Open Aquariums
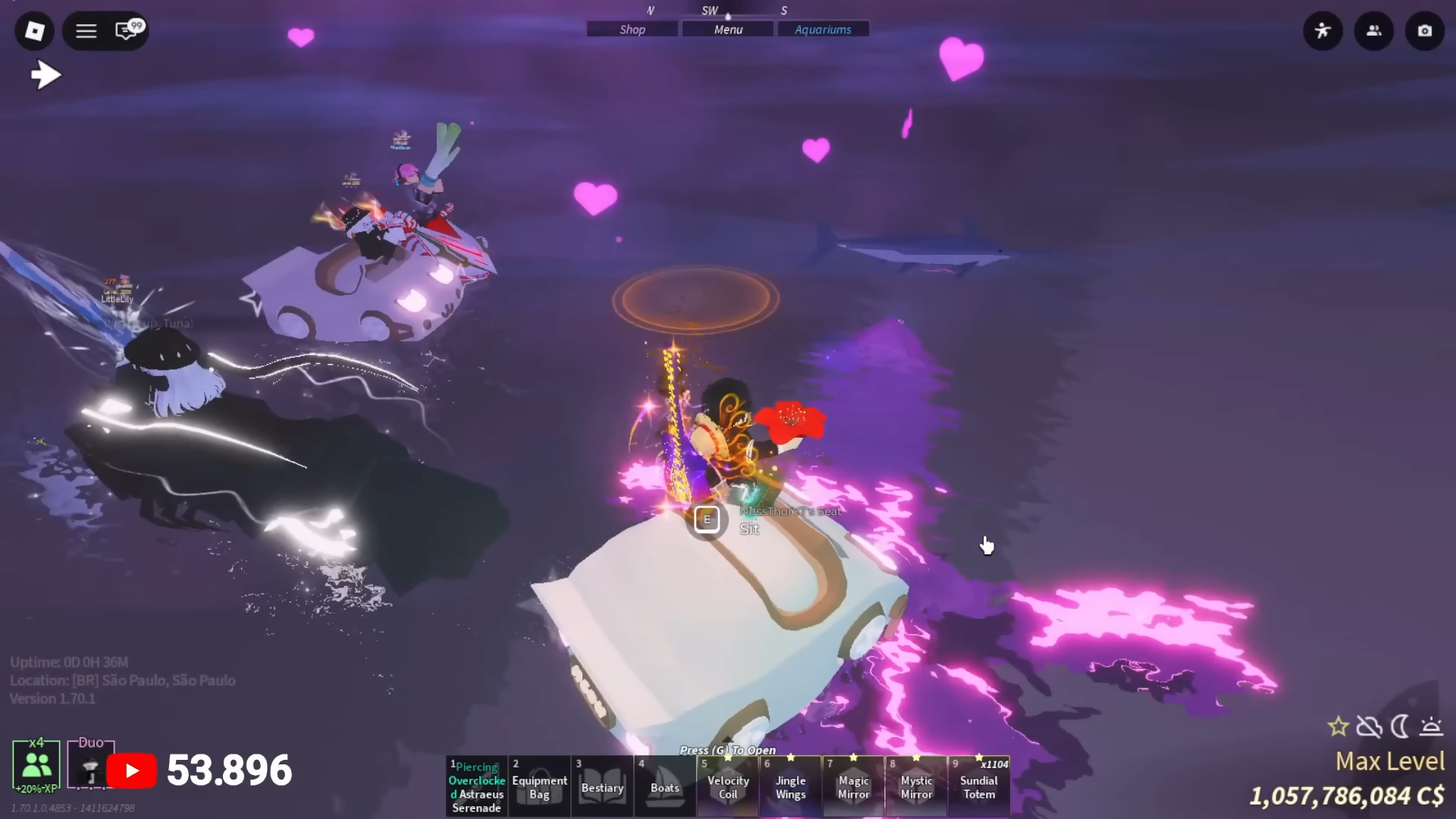Screen dimensions: 1456x819 823,30
